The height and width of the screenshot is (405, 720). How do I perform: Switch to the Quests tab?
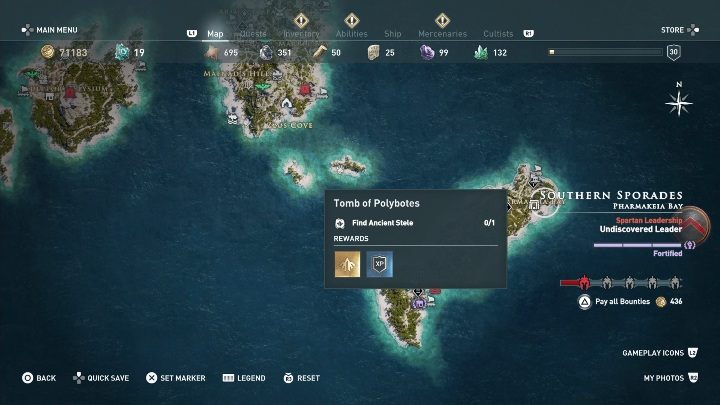254,34
